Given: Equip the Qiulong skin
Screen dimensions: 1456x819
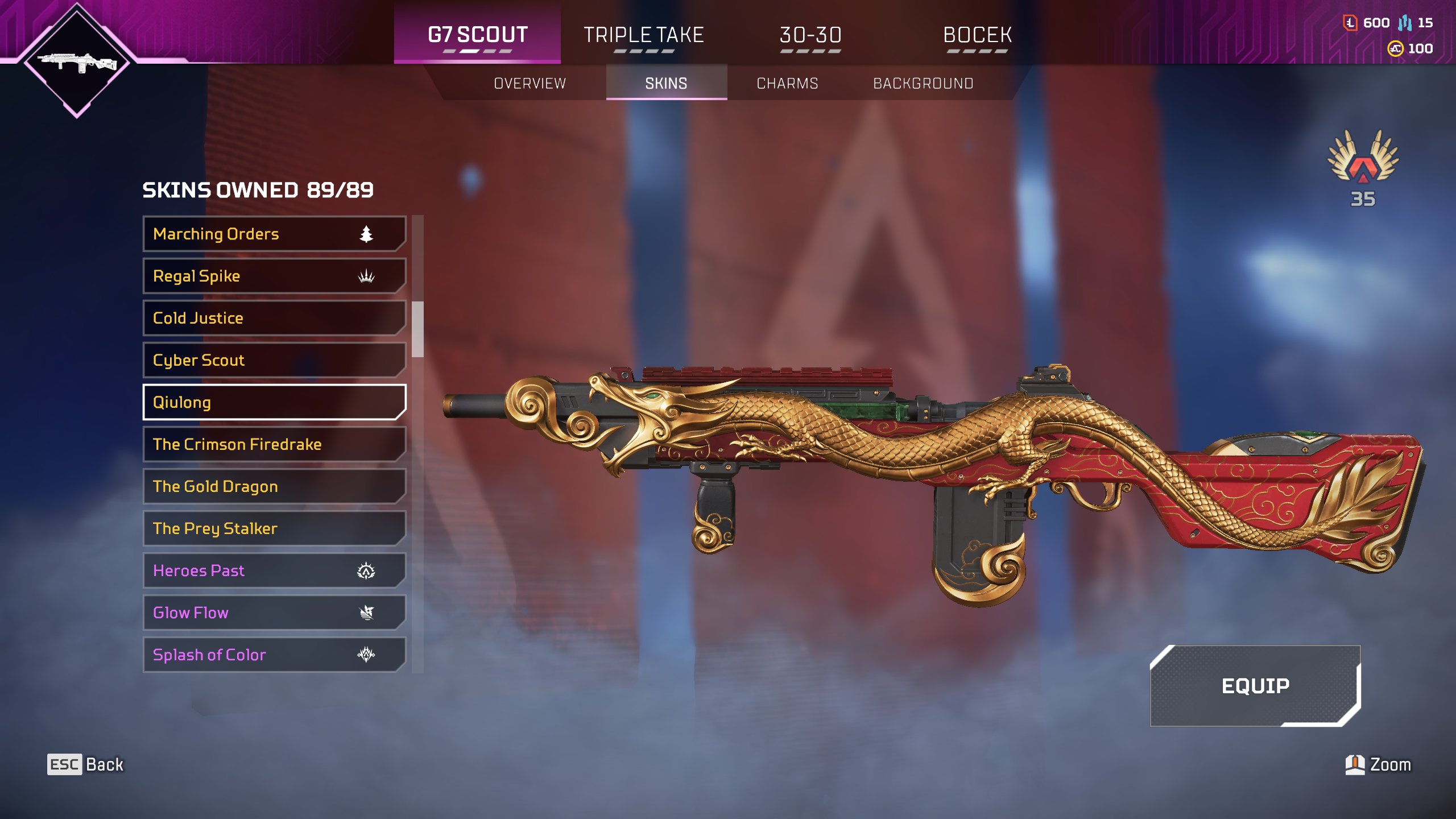Looking at the screenshot, I should [1255, 686].
